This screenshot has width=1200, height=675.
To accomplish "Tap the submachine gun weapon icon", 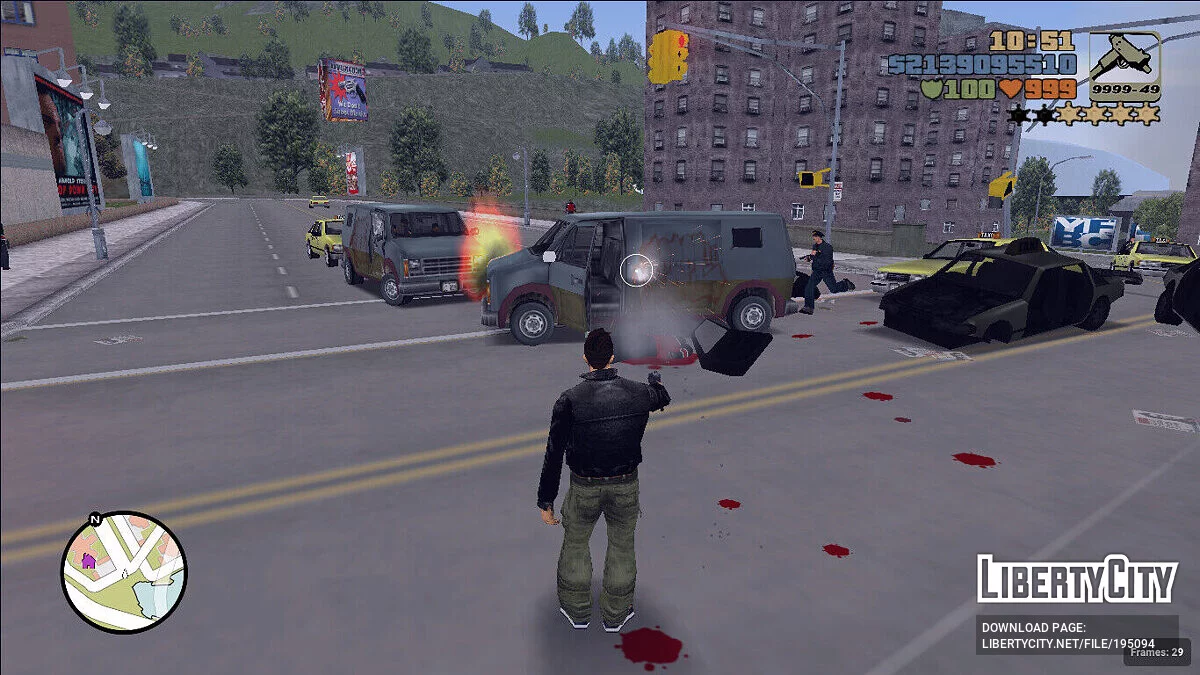I will (1124, 61).
